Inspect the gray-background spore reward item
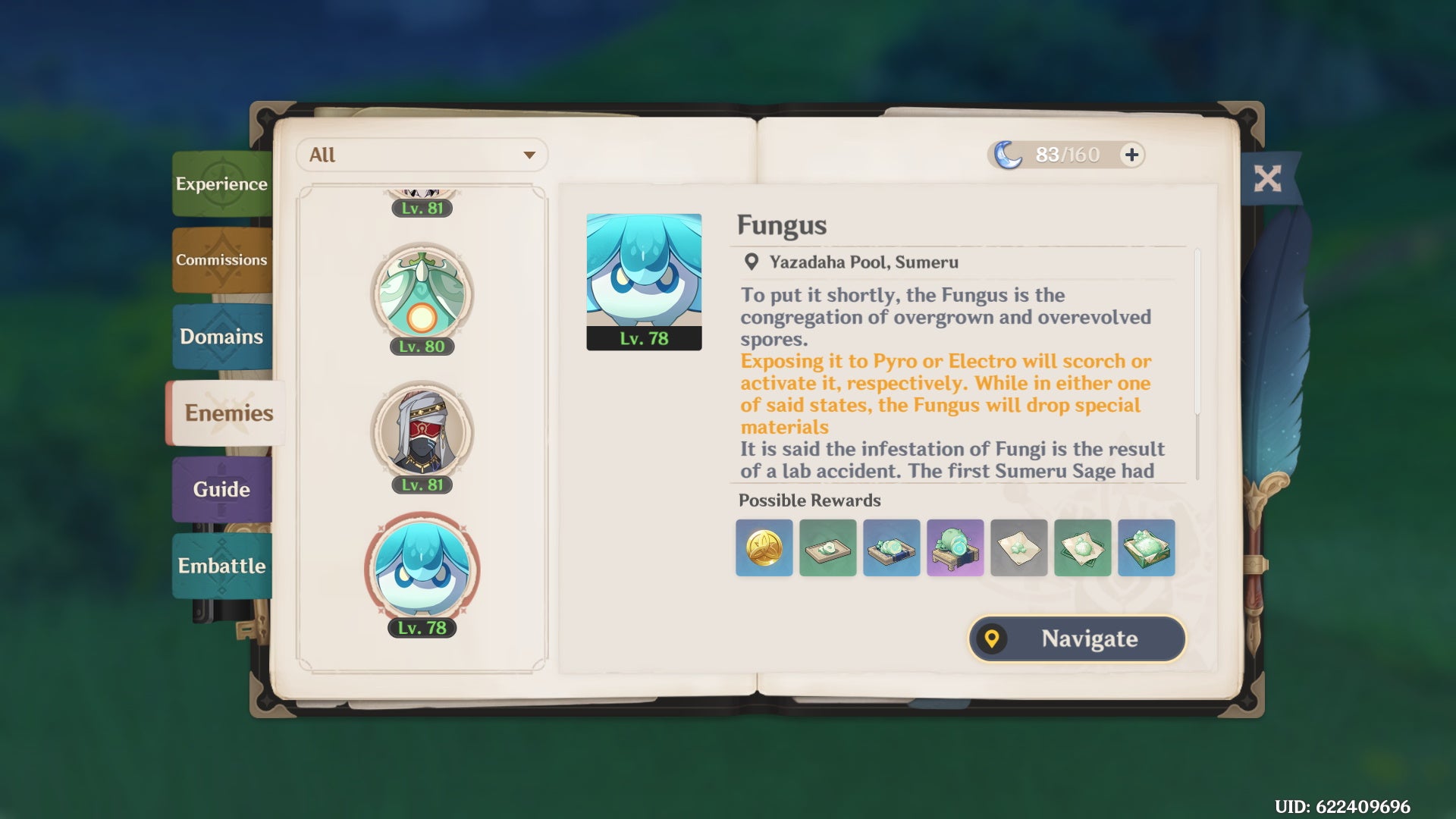The width and height of the screenshot is (1456, 819). click(x=1019, y=548)
